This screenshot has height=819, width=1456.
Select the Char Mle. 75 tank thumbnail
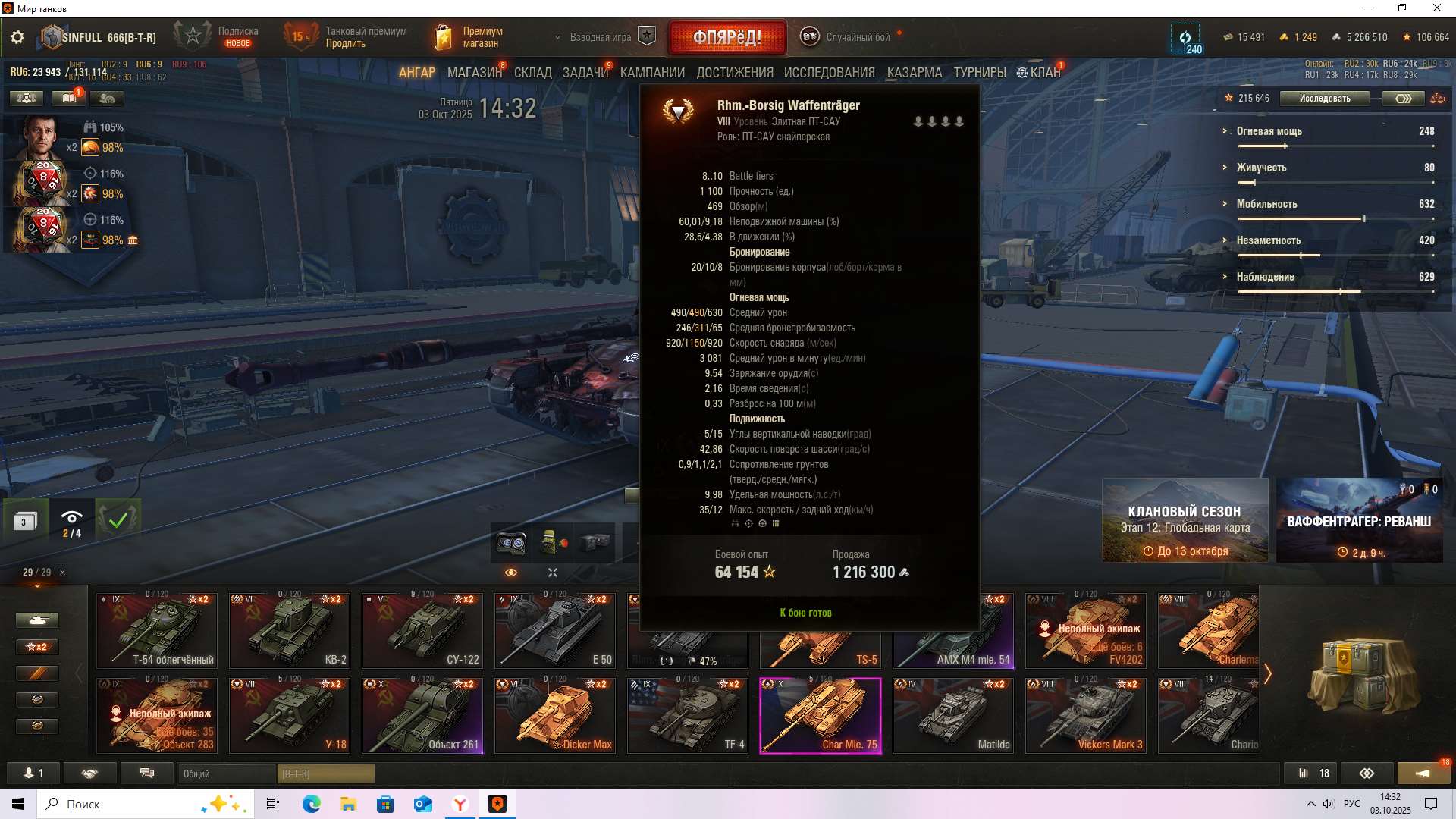coord(821,714)
